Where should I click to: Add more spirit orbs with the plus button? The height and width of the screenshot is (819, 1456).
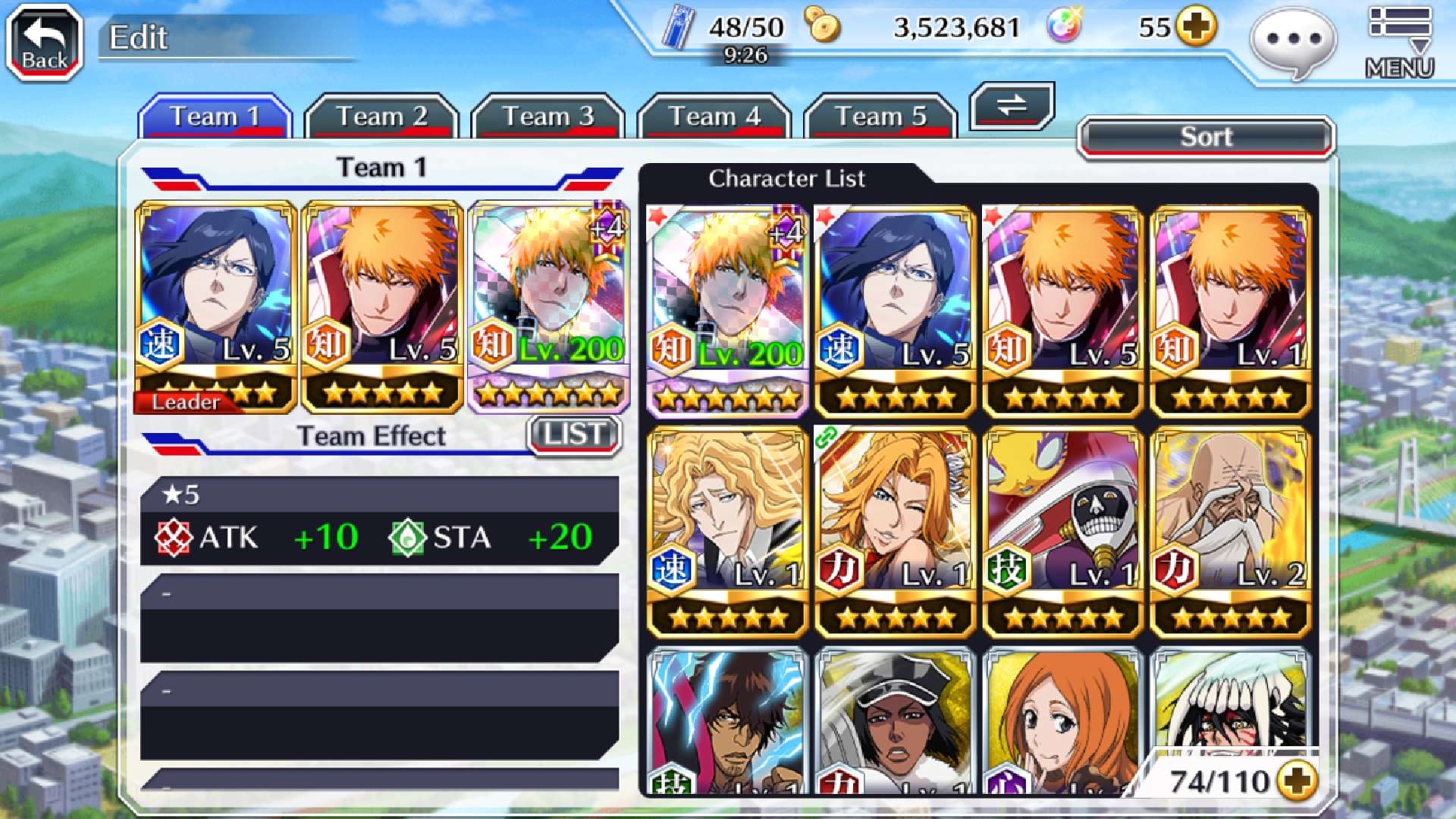pos(1197,27)
